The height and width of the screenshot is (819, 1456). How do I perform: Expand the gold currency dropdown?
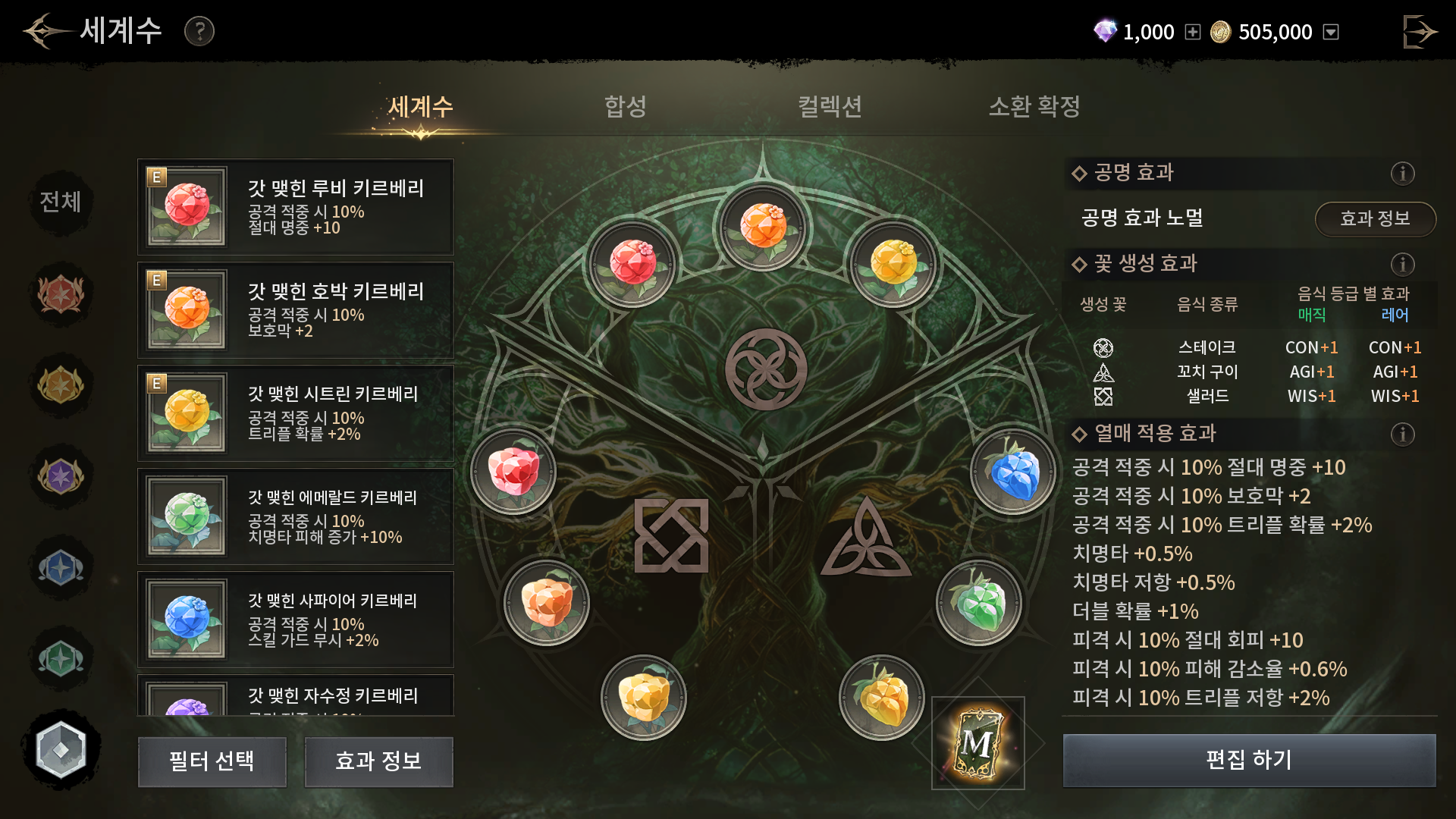point(1331,32)
